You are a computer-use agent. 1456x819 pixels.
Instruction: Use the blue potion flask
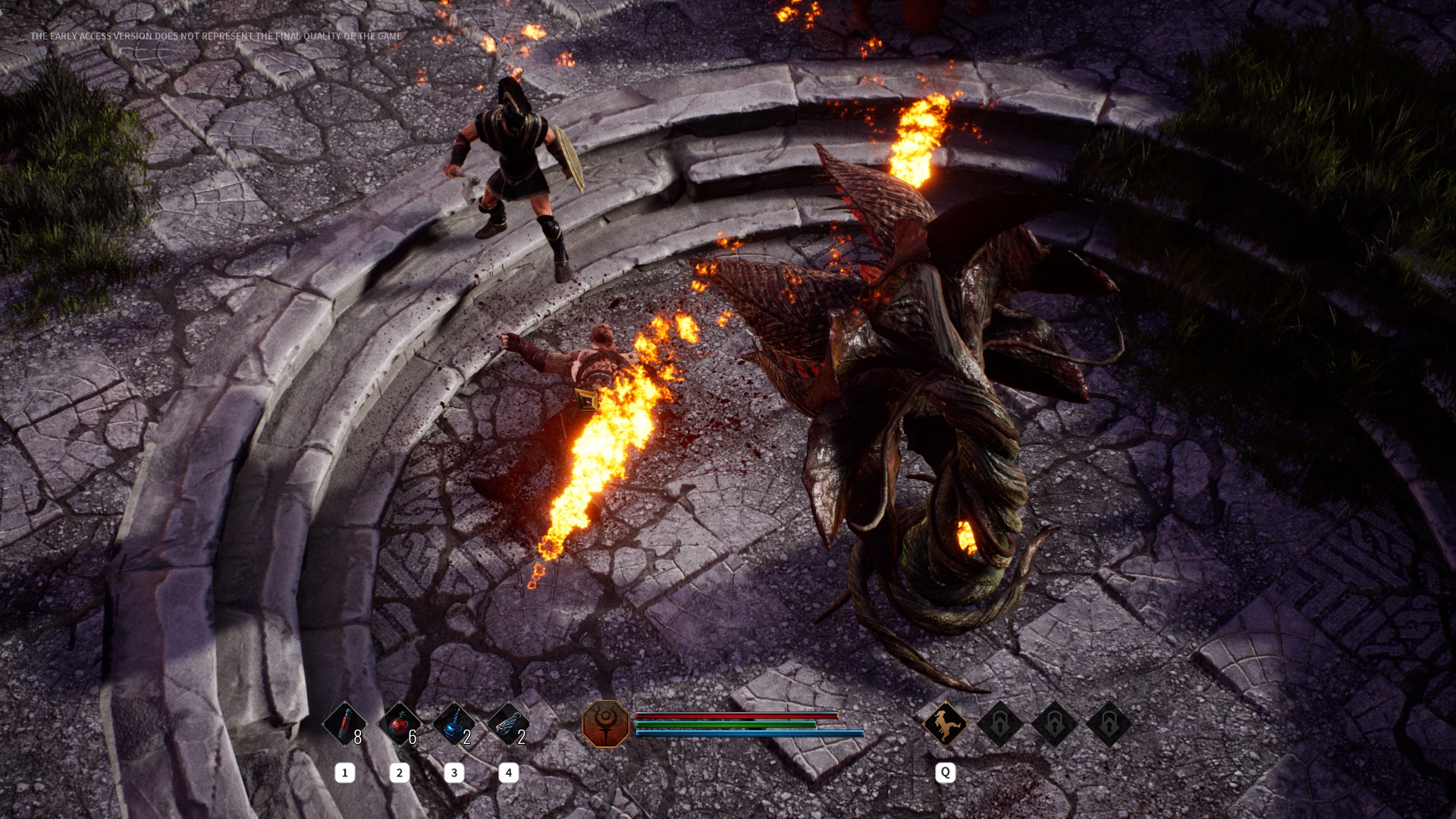[x=454, y=724]
